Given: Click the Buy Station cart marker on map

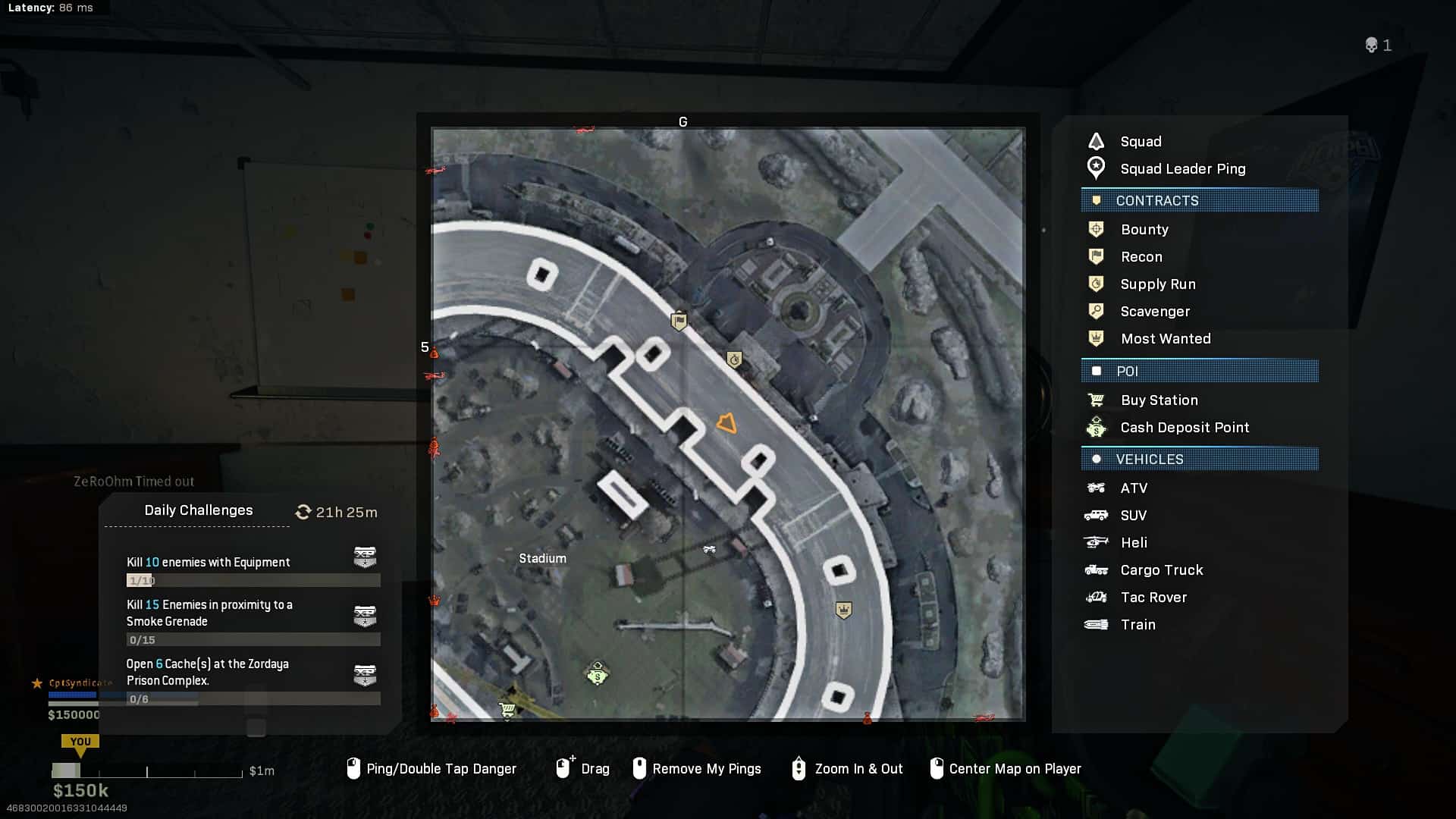Looking at the screenshot, I should (x=507, y=710).
